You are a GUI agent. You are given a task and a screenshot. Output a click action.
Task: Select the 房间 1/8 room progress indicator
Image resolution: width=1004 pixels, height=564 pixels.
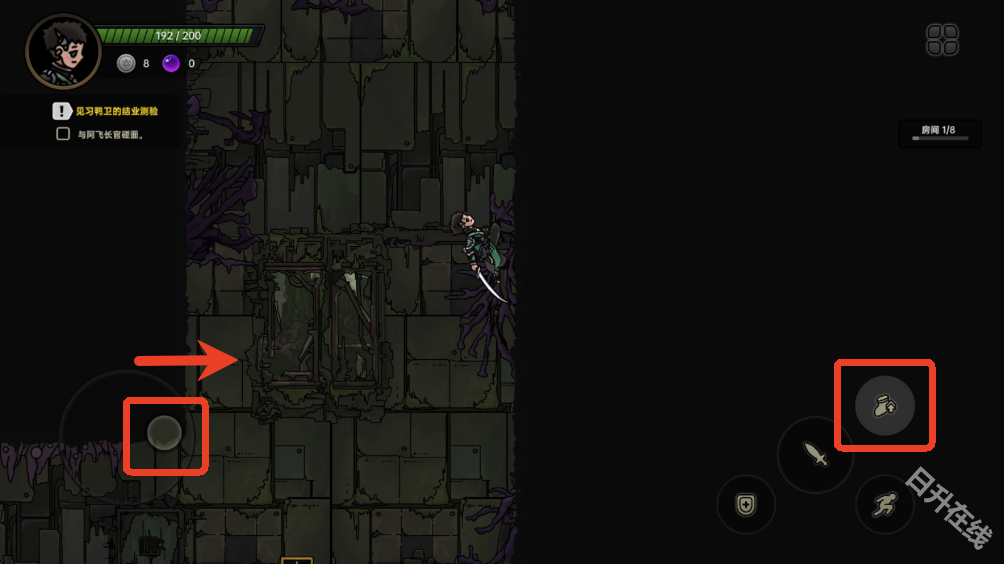(x=939, y=133)
